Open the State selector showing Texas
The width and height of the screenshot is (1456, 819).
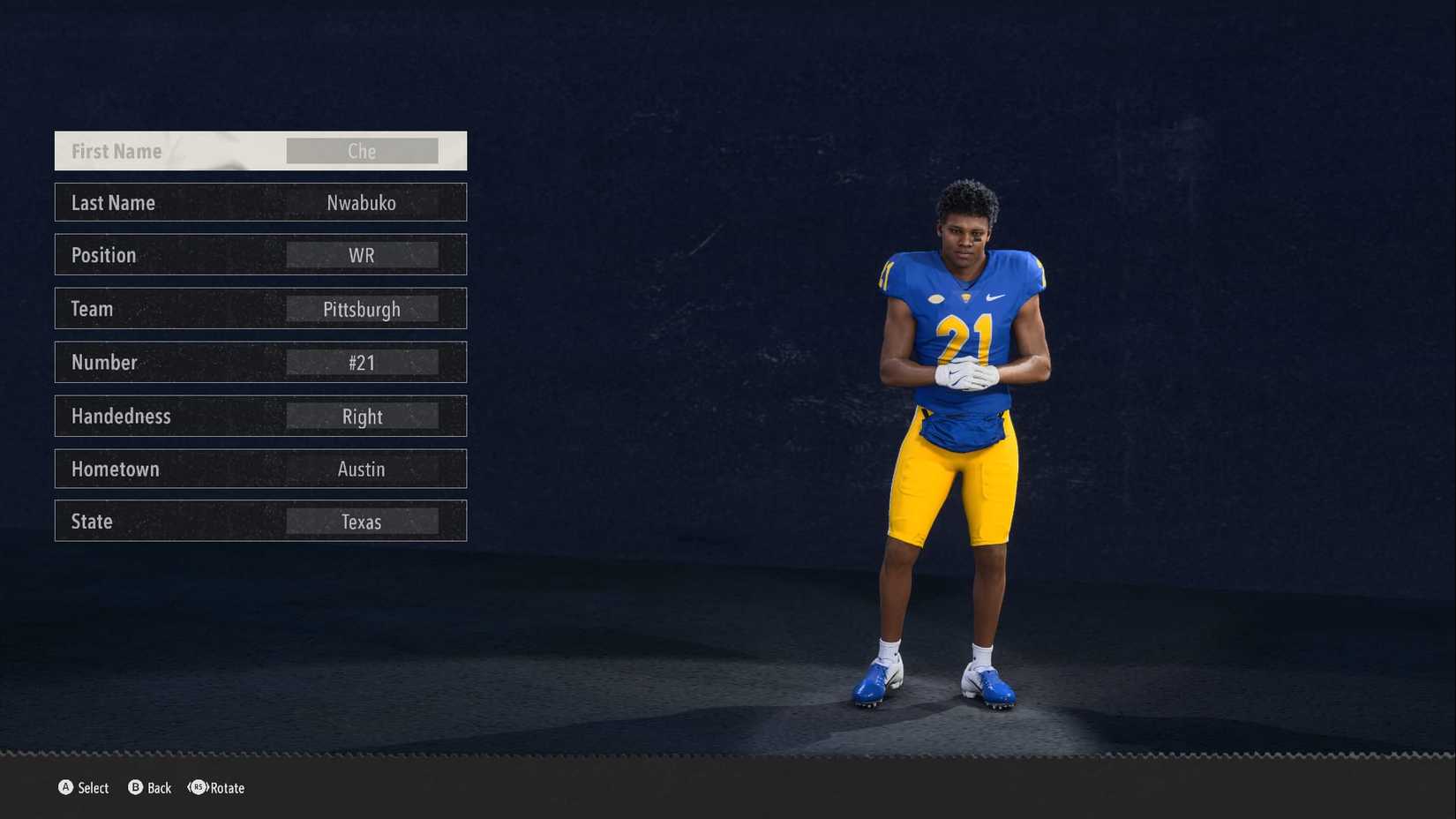coord(362,521)
